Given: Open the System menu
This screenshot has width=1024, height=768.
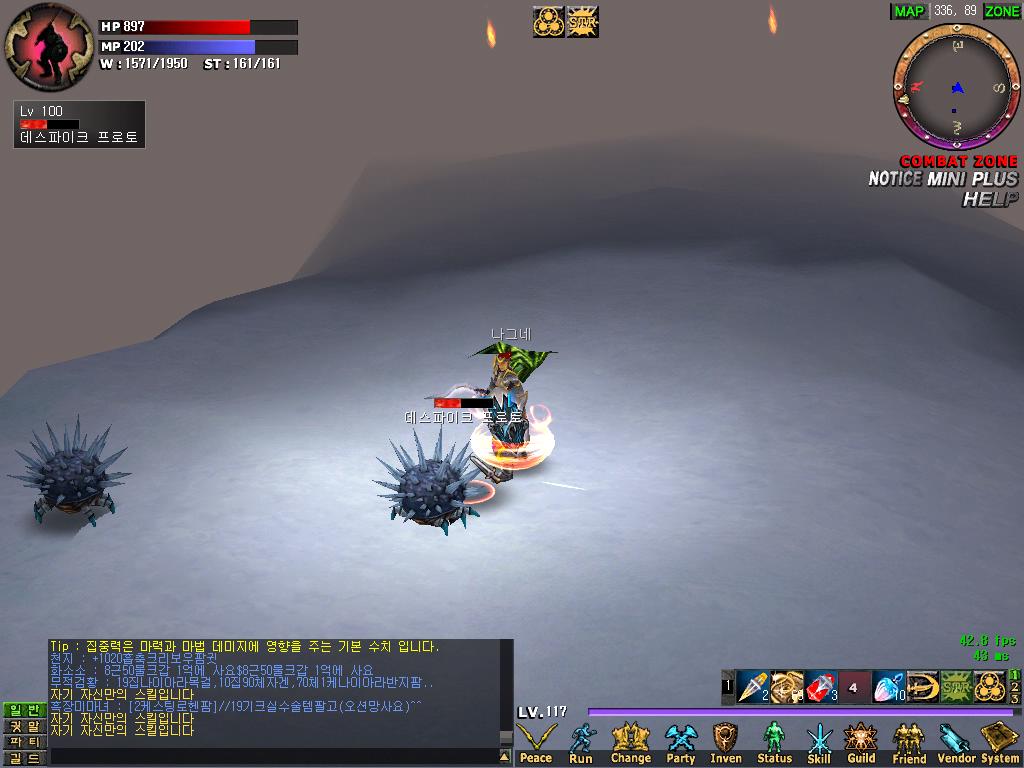Looking at the screenshot, I should (x=1000, y=743).
